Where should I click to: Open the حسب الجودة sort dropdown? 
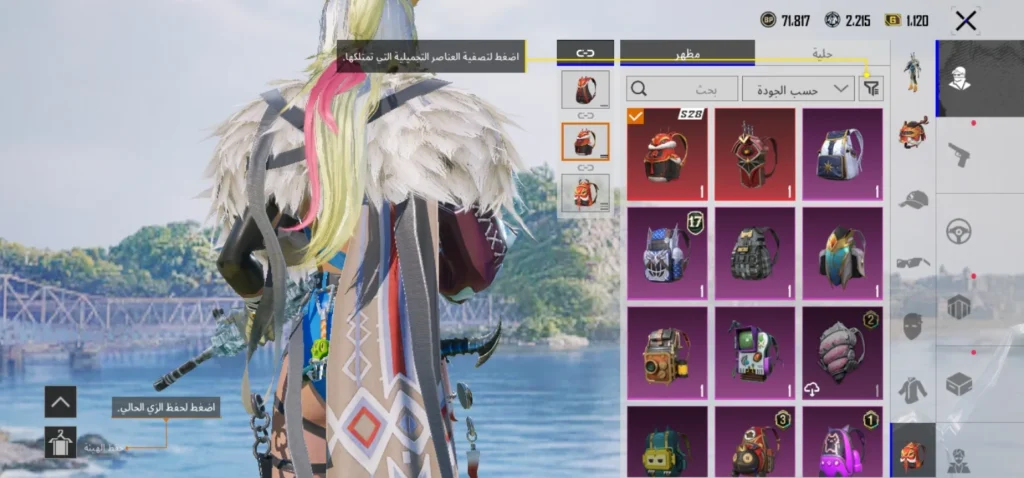[x=798, y=89]
